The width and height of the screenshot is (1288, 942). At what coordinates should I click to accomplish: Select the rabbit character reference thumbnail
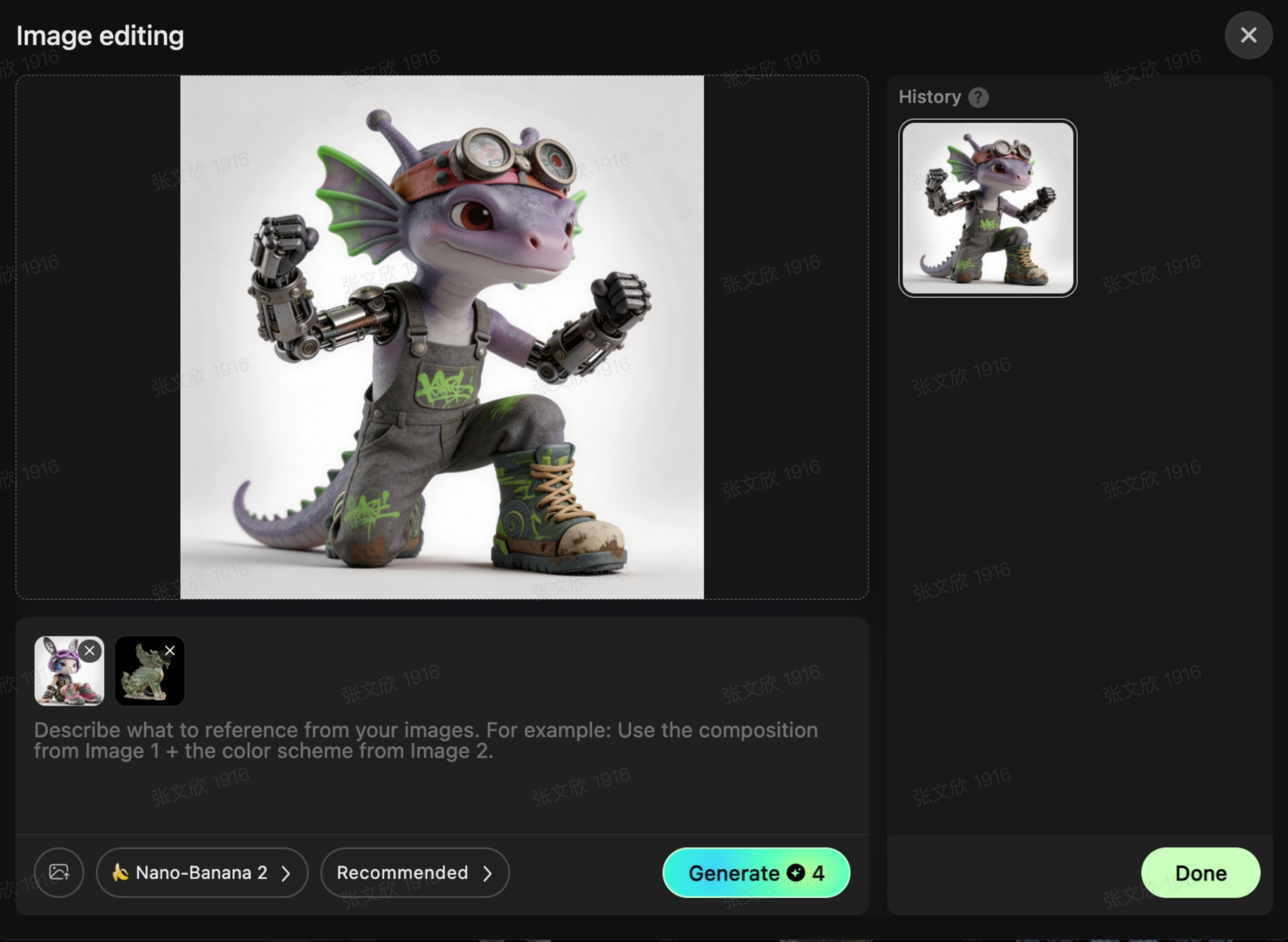coord(64,677)
